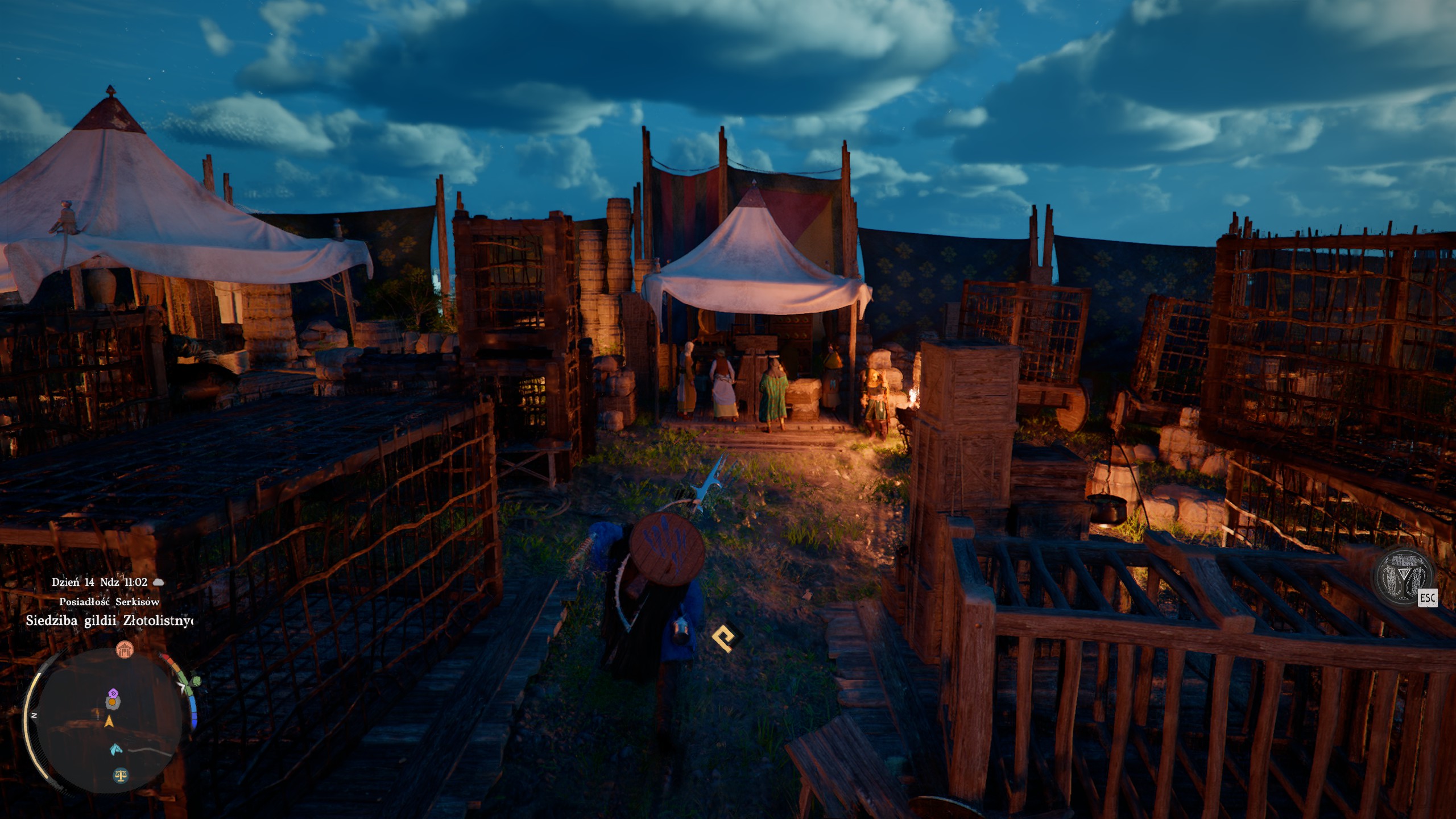
Task: Click the yellow player arrow on minimap
Action: click(x=109, y=722)
